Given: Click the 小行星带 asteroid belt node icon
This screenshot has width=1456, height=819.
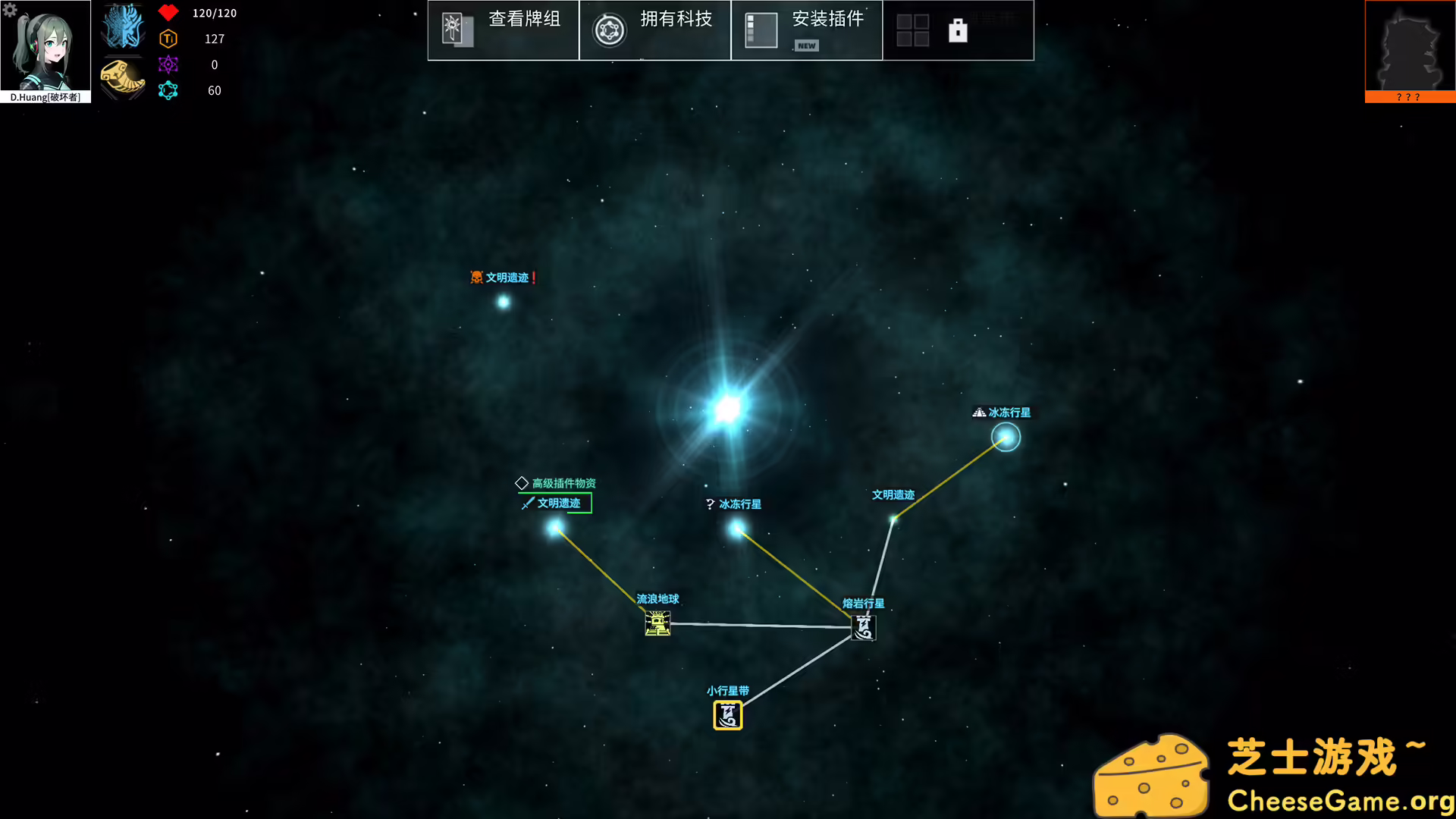Looking at the screenshot, I should coord(726,714).
